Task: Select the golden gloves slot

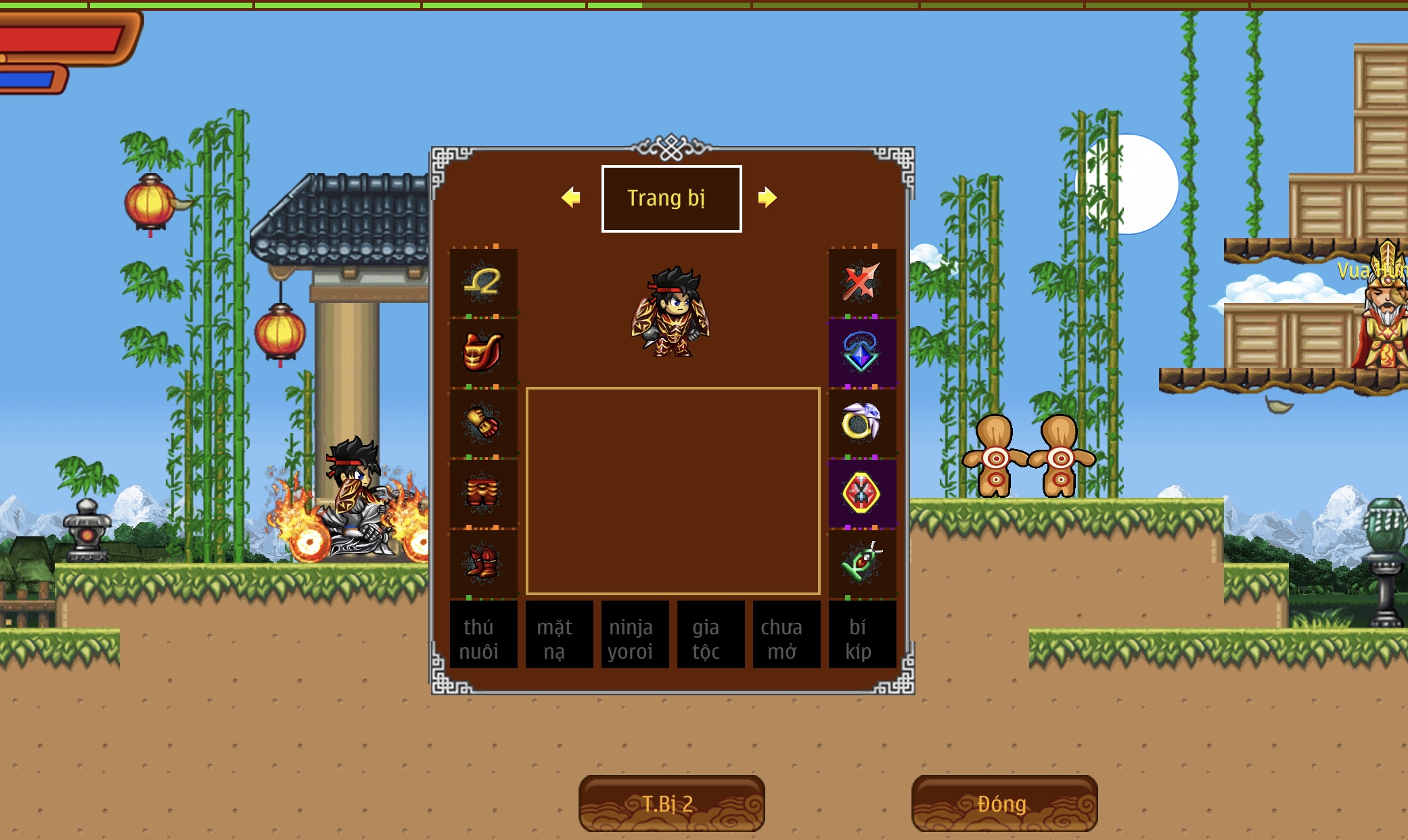Action: (483, 423)
